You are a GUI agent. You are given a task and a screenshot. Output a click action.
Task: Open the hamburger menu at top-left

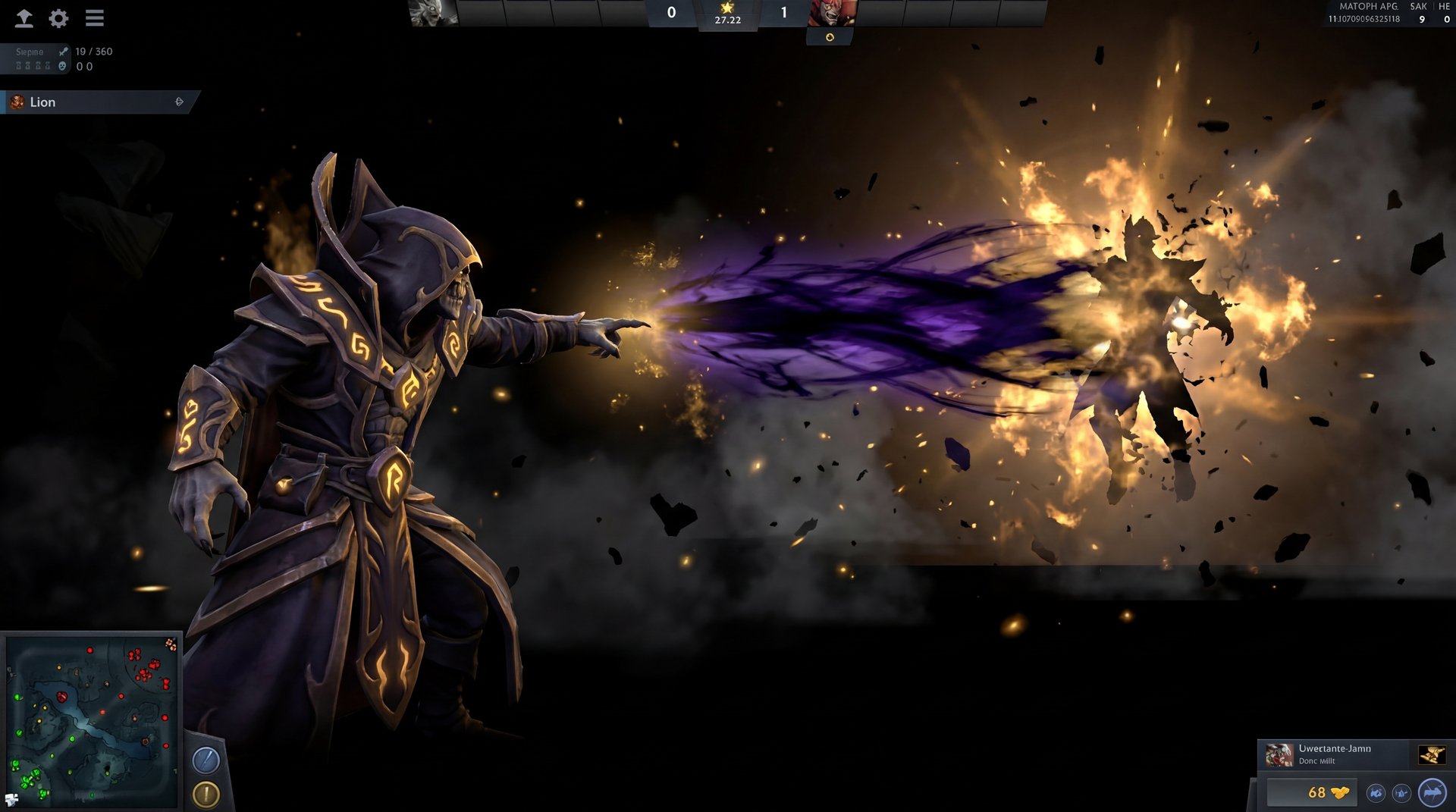click(x=94, y=17)
